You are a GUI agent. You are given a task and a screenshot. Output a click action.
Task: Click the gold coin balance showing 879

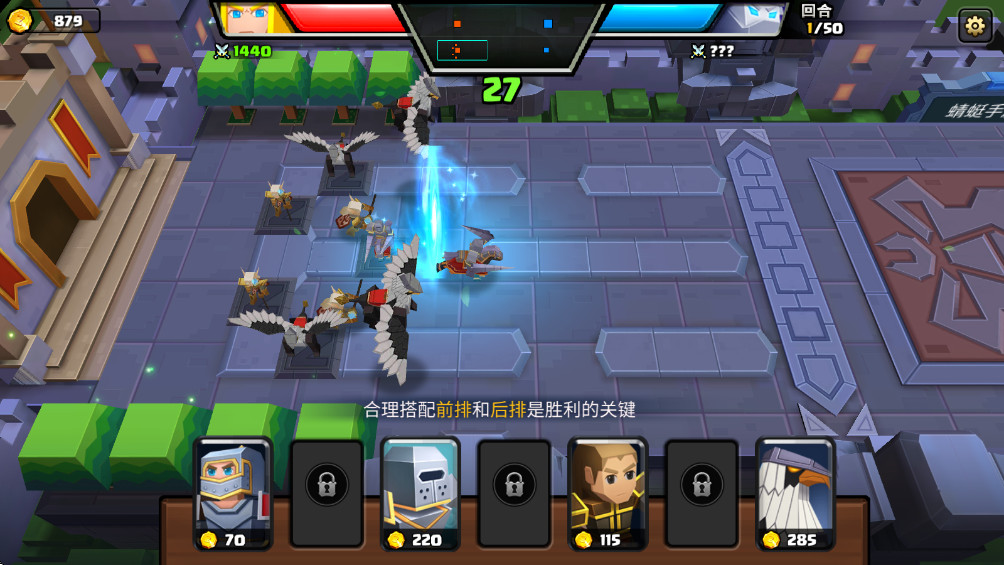[52, 21]
